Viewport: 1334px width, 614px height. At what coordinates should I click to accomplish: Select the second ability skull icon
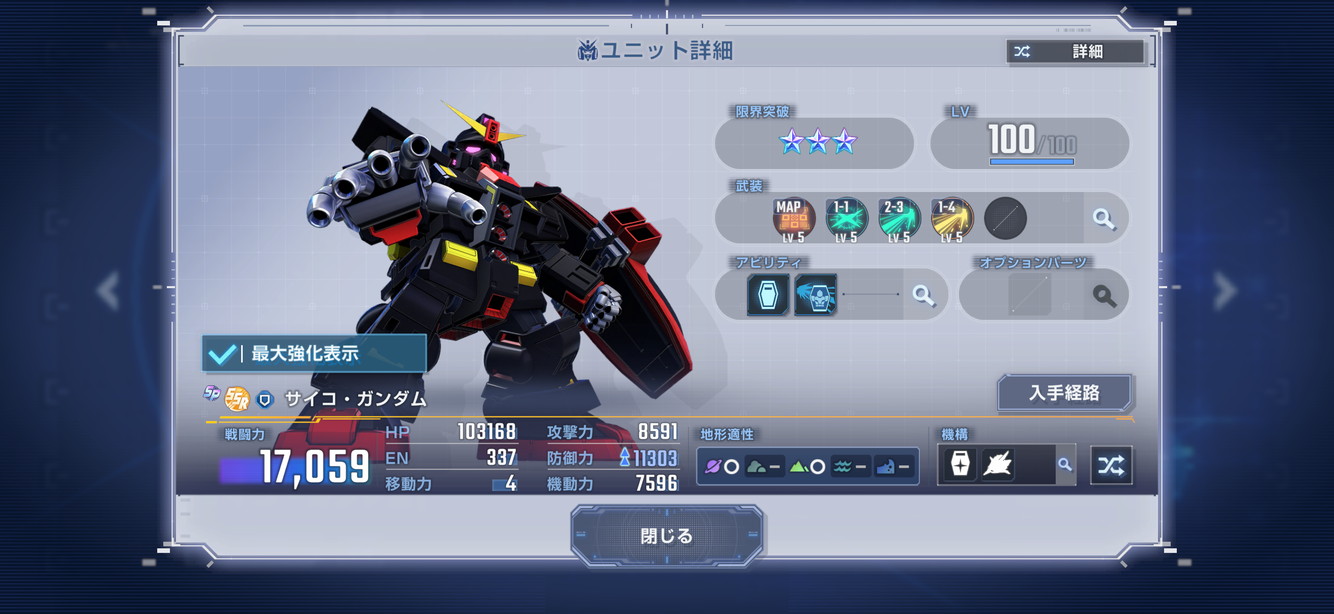point(815,295)
